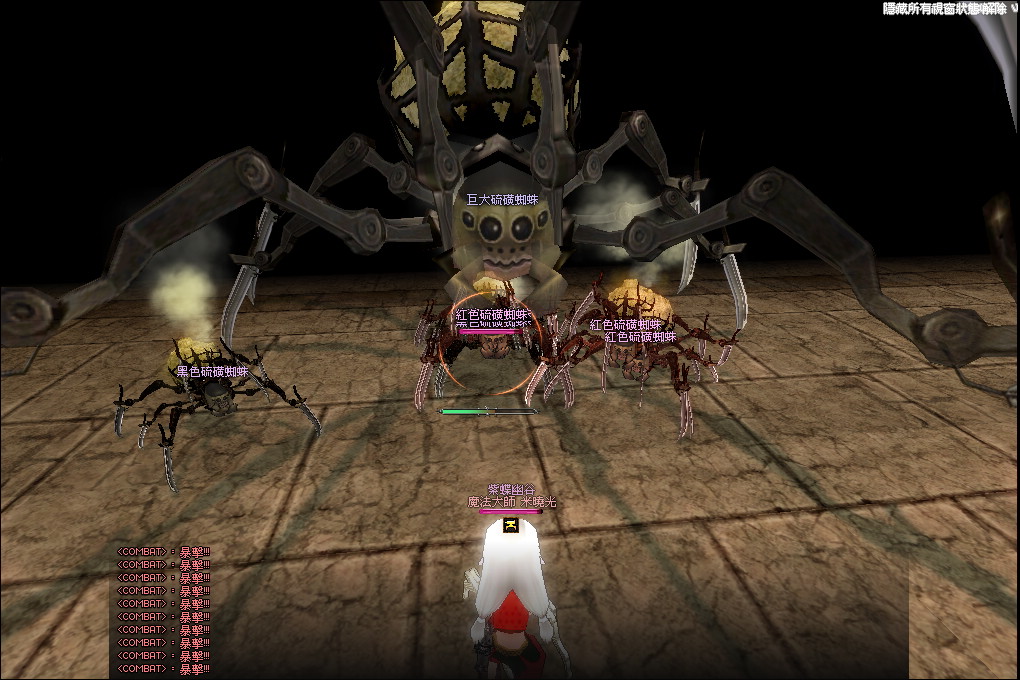The height and width of the screenshot is (680, 1020).
Task: Click the combat chat log panel
Action: click(x=164, y=610)
